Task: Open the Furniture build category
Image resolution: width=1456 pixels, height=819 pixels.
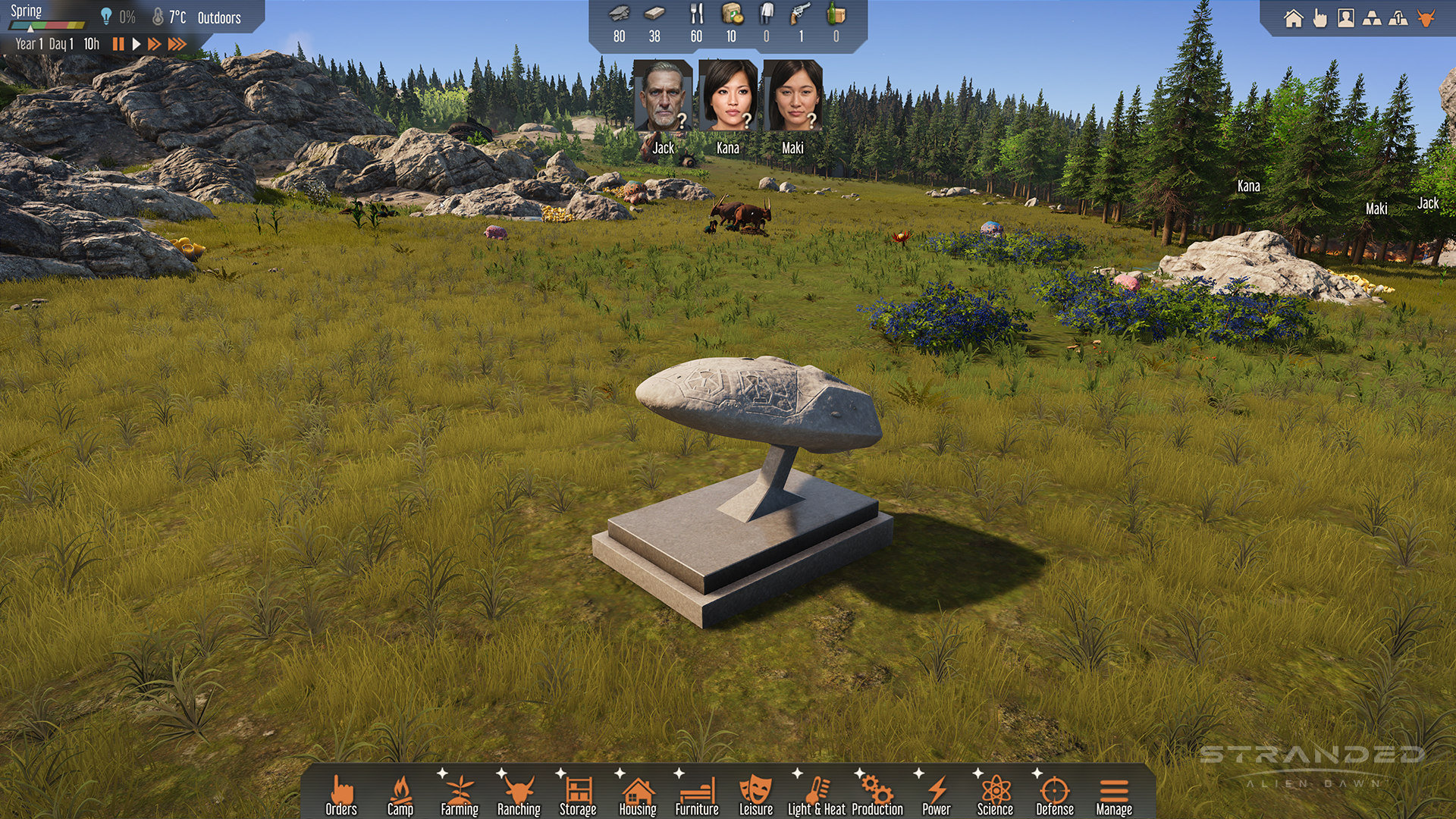Action: (697, 795)
